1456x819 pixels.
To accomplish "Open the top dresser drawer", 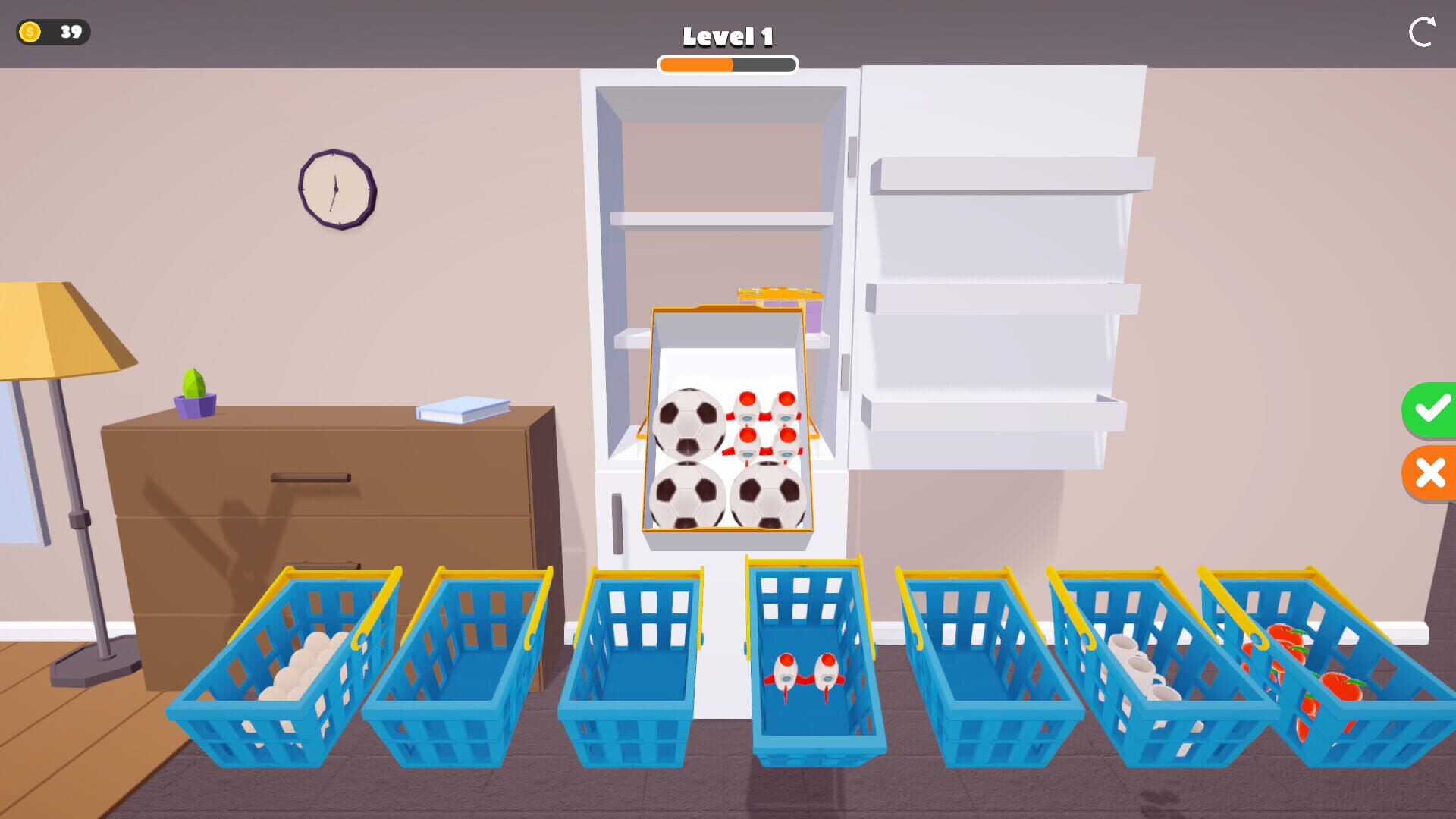I will coord(311,478).
